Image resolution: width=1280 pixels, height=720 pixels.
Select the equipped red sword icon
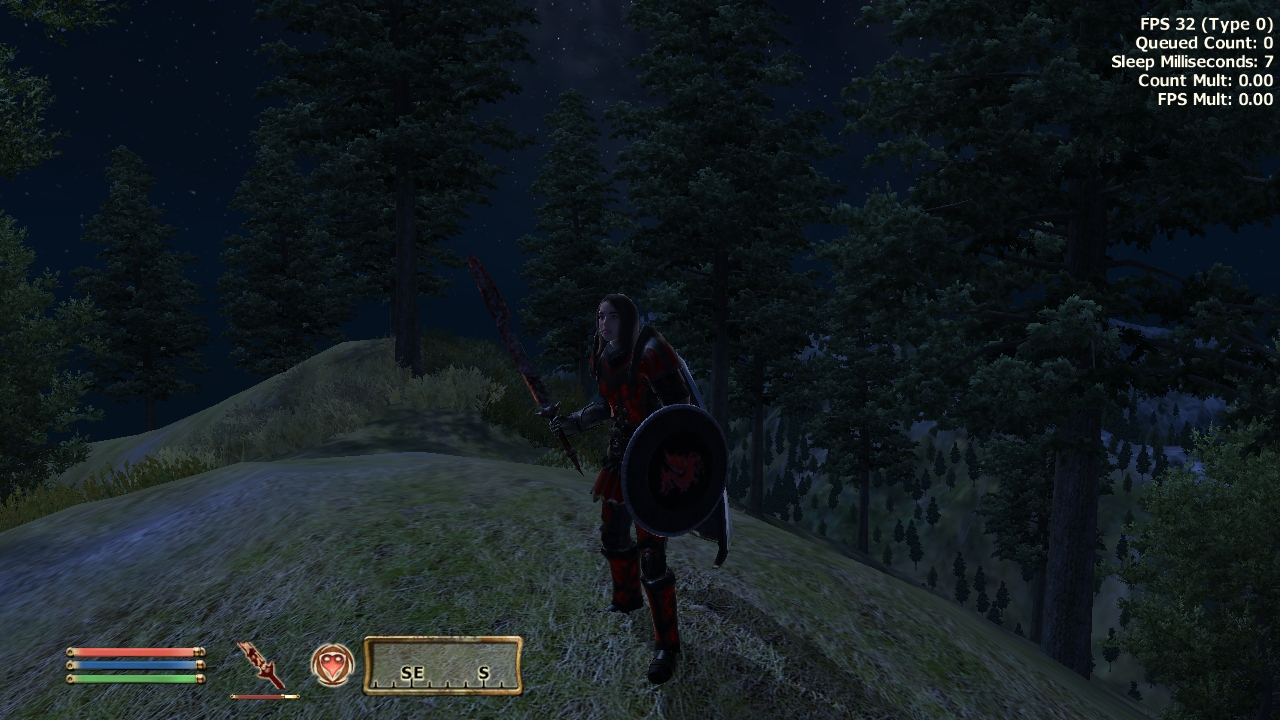pos(262,665)
